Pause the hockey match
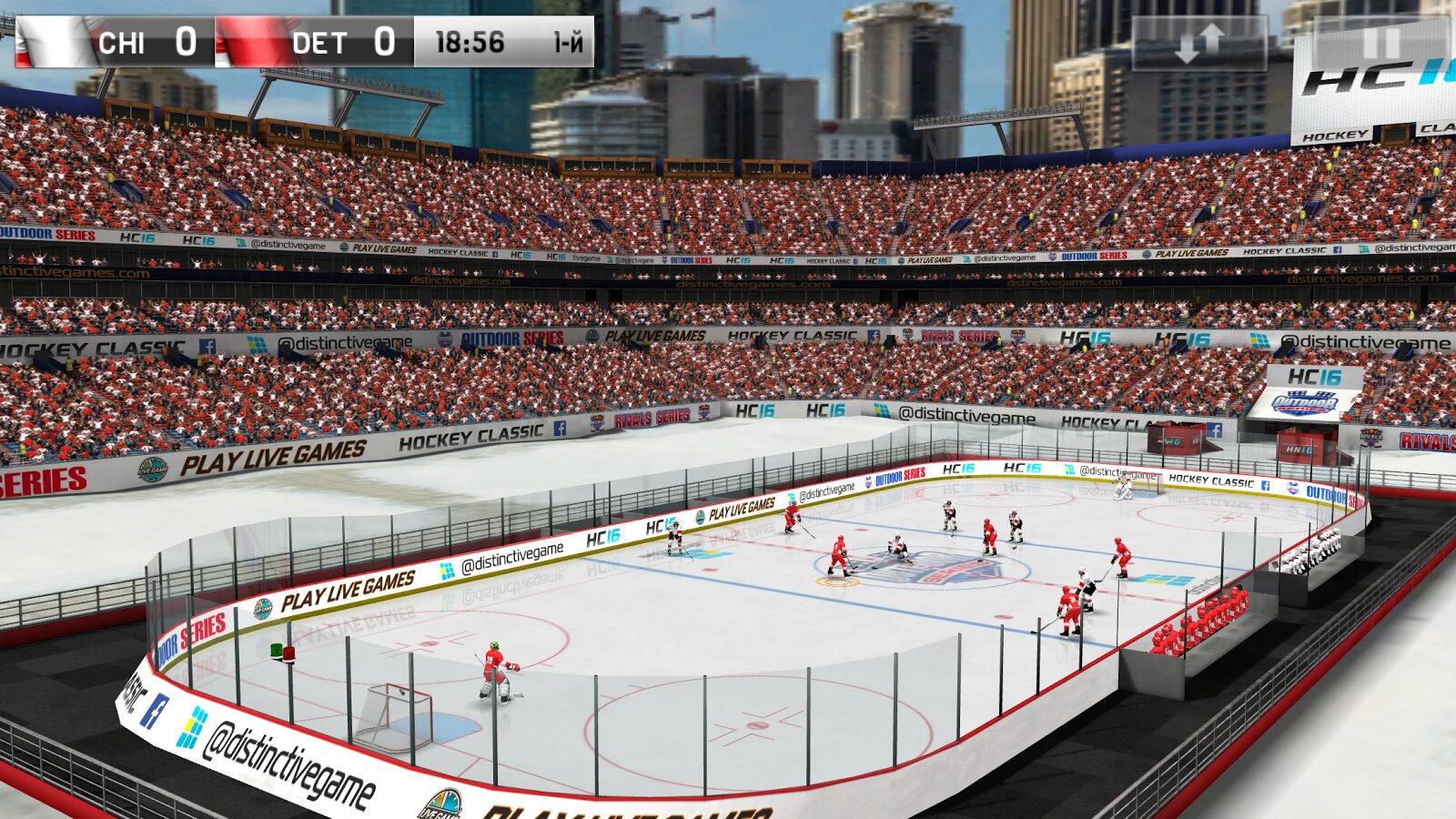 (1380, 43)
